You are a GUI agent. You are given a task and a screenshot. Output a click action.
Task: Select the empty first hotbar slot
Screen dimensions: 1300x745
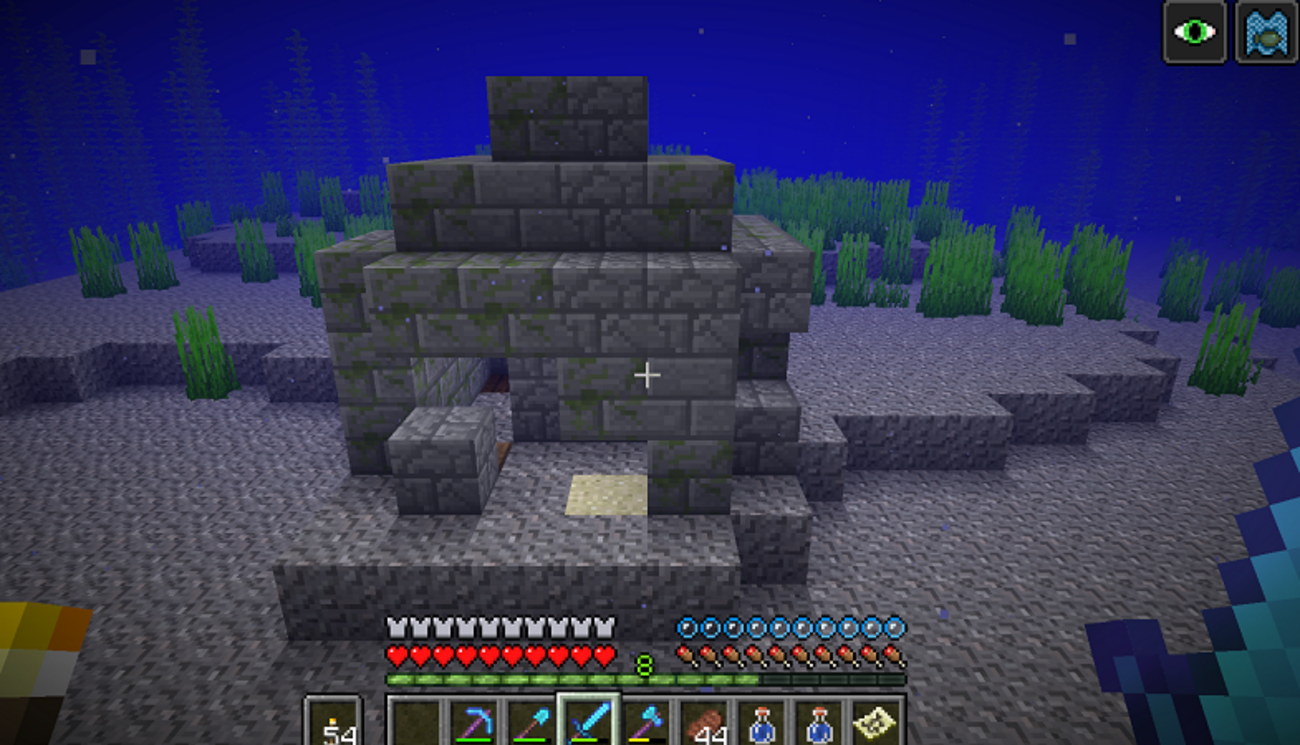(415, 722)
